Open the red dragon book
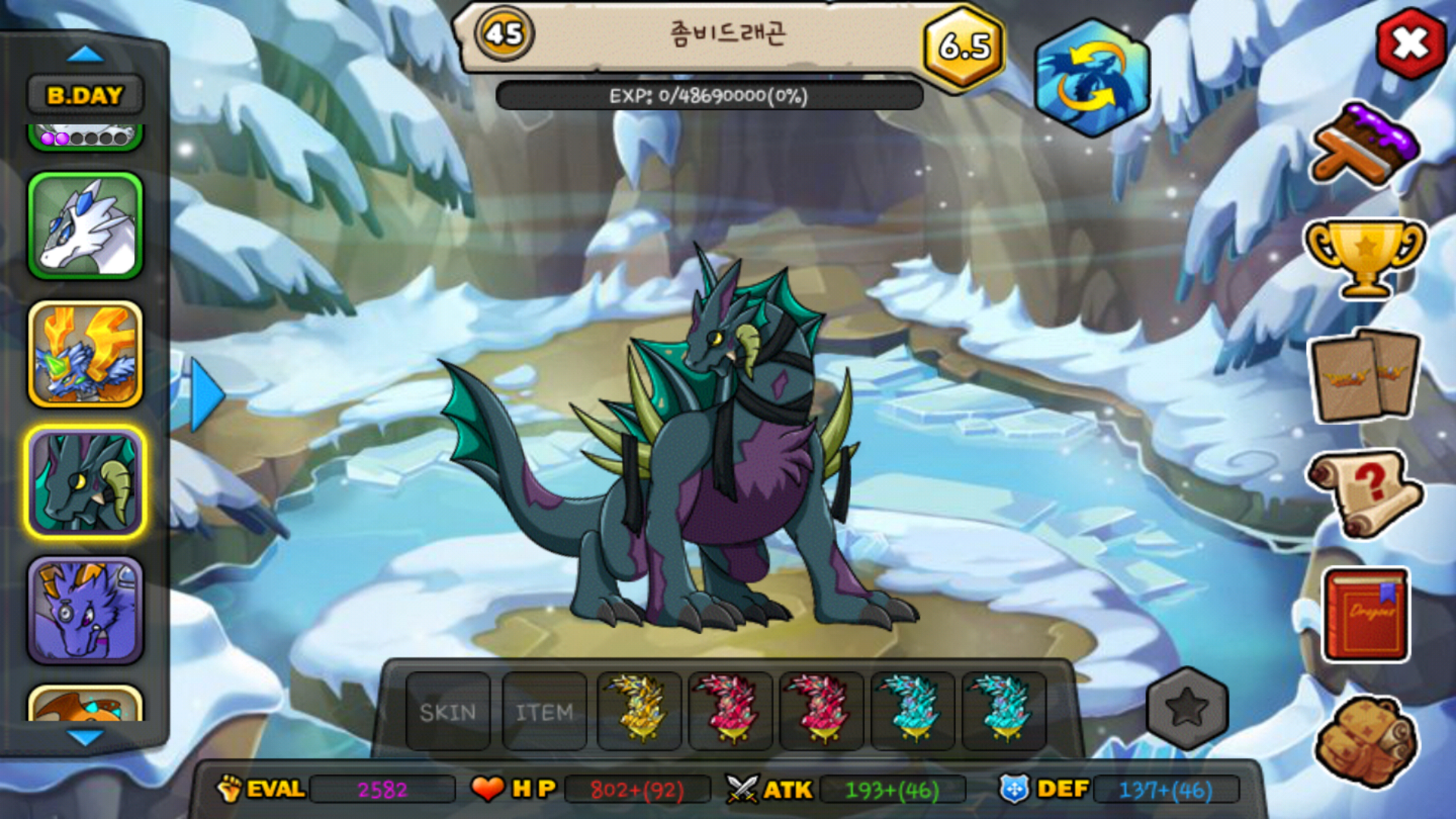 pos(1367,614)
